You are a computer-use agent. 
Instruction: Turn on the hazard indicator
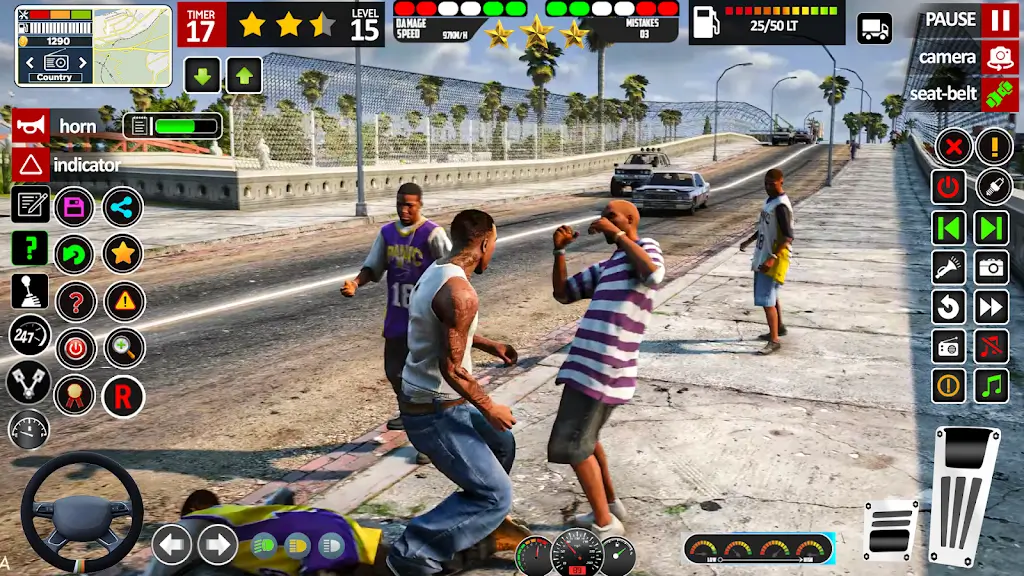coord(31,164)
